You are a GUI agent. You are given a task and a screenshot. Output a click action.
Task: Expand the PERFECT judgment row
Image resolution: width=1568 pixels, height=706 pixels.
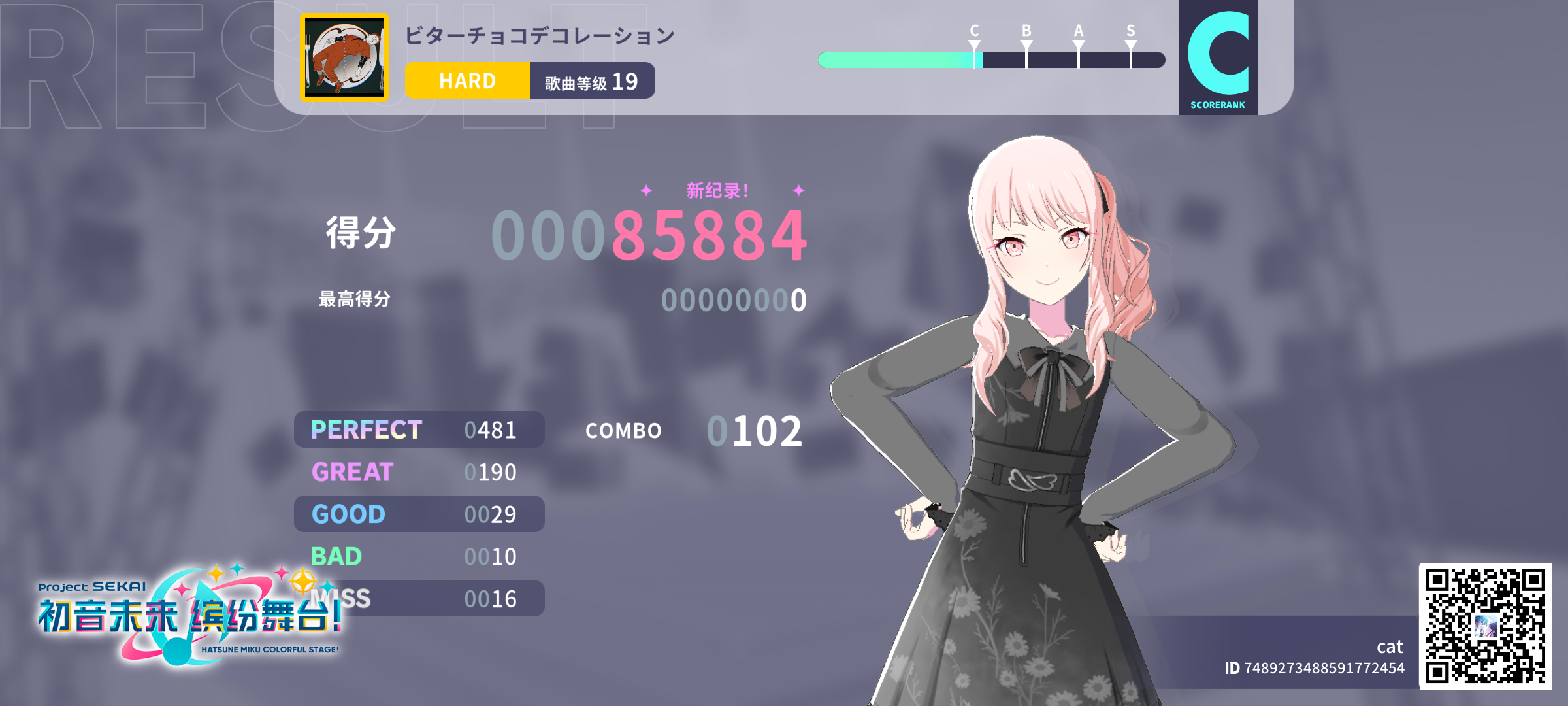point(419,429)
